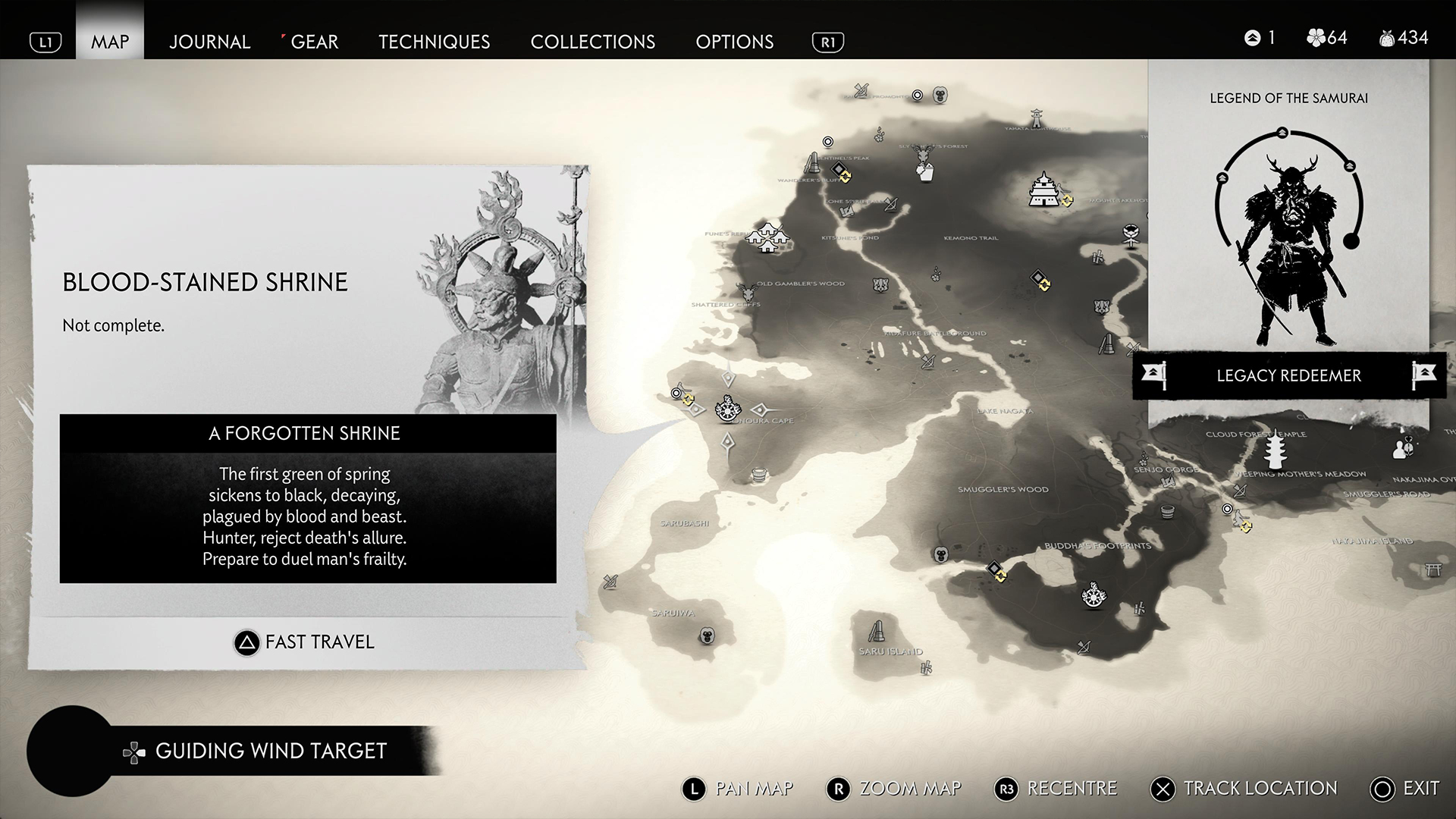Click the hot spring icon near Onoura Cape
The height and width of the screenshot is (819, 1456).
[x=759, y=475]
